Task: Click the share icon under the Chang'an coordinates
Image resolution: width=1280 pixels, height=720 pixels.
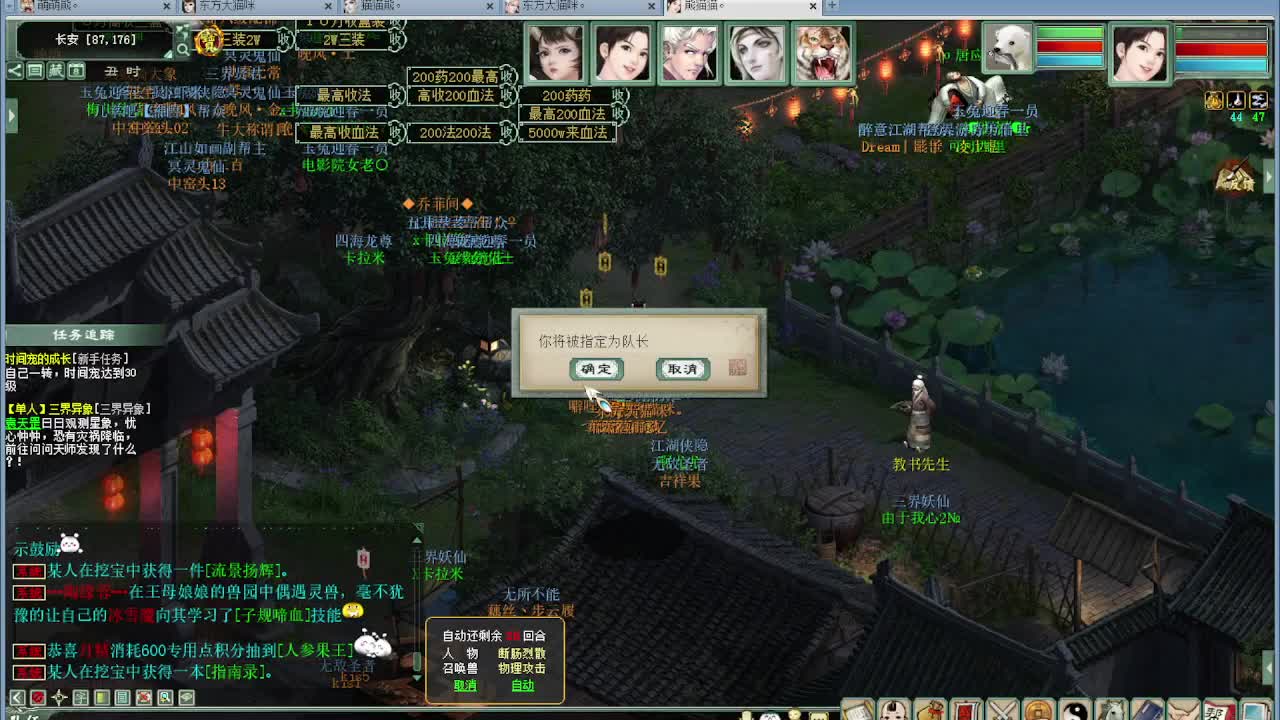Action: click(14, 70)
